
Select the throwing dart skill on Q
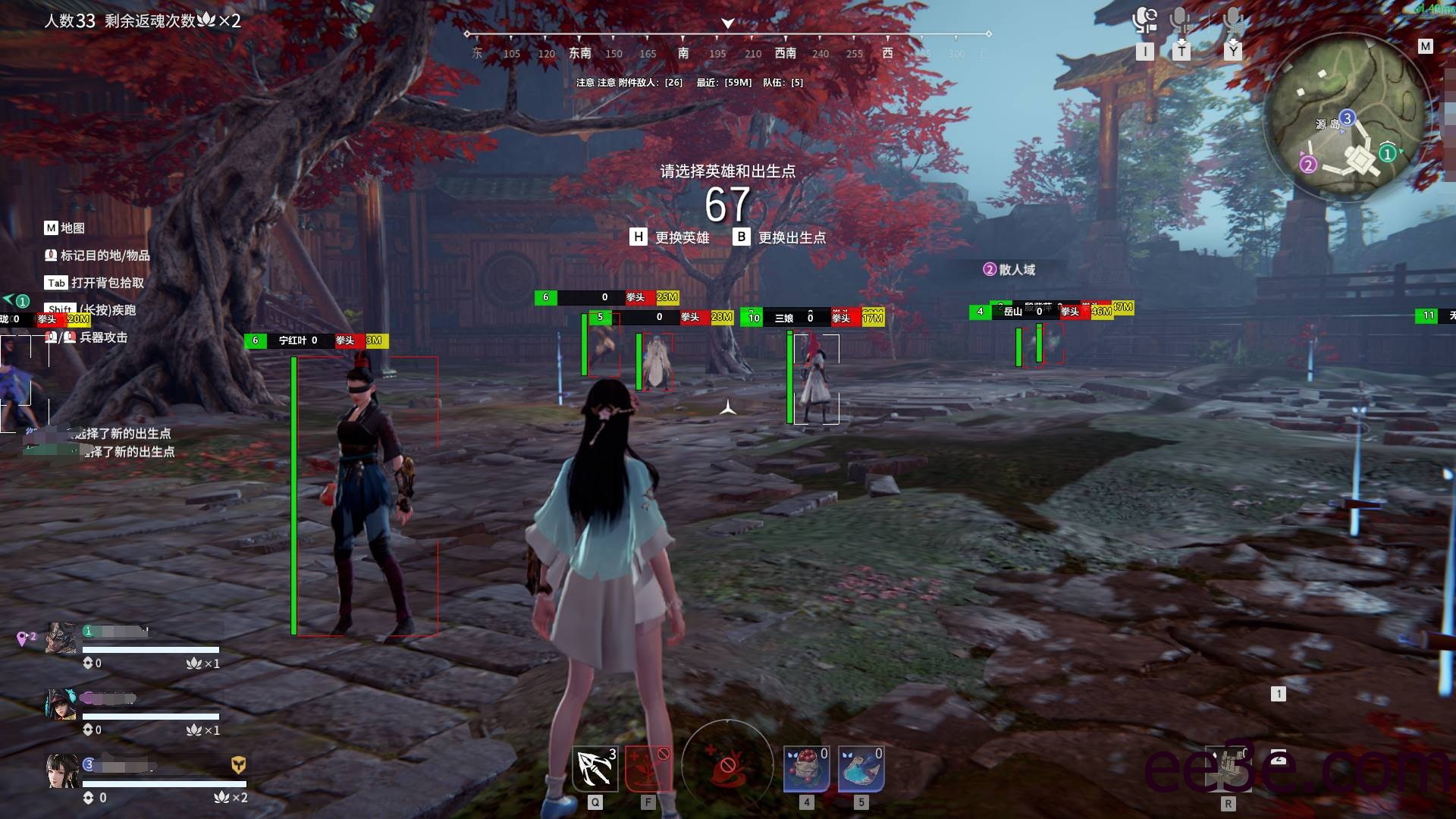point(596,768)
